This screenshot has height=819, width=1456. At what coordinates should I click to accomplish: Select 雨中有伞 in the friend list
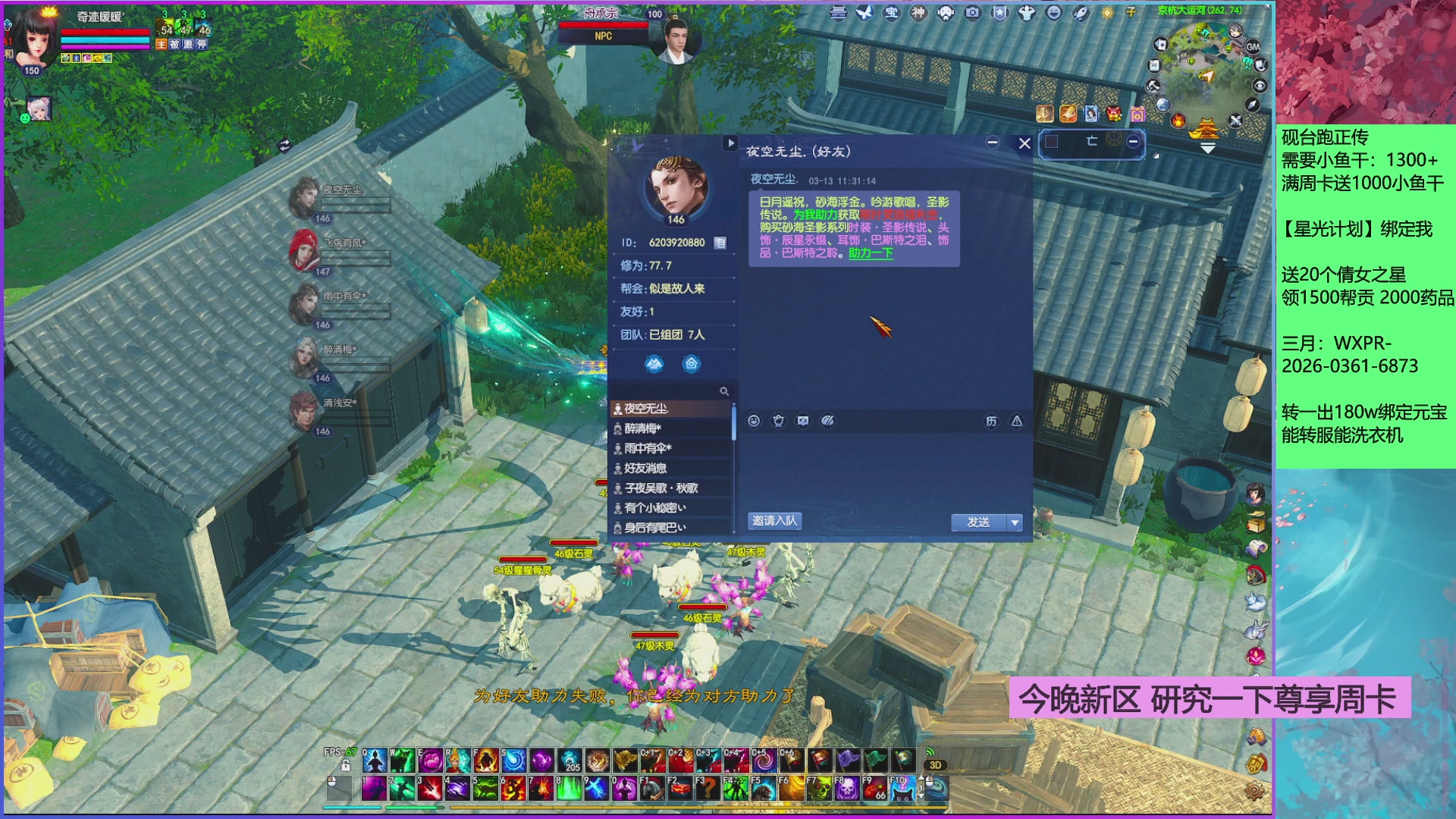[647, 448]
